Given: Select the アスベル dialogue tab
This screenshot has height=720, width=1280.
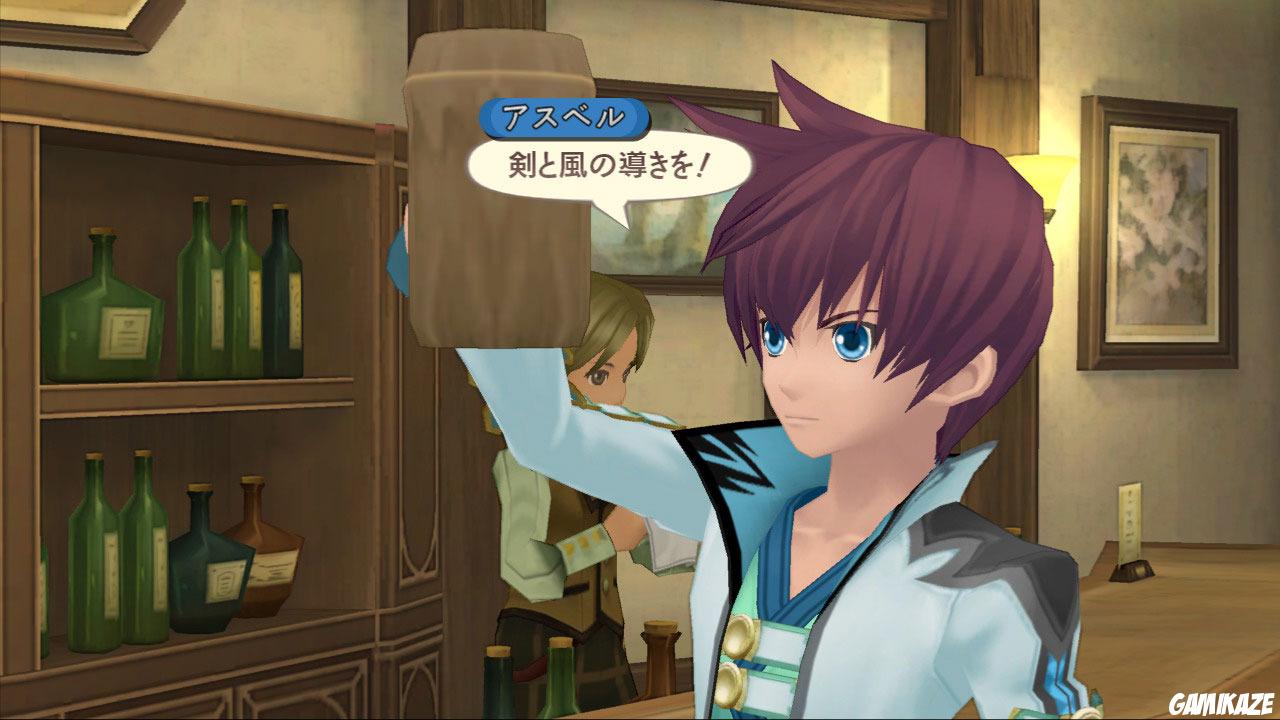Looking at the screenshot, I should [567, 116].
